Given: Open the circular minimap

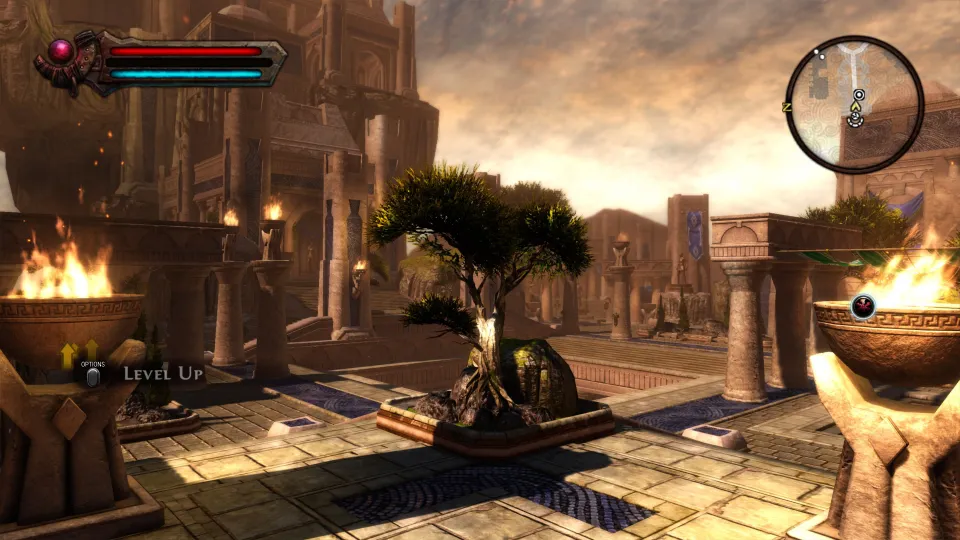Looking at the screenshot, I should pyautogui.click(x=854, y=103).
